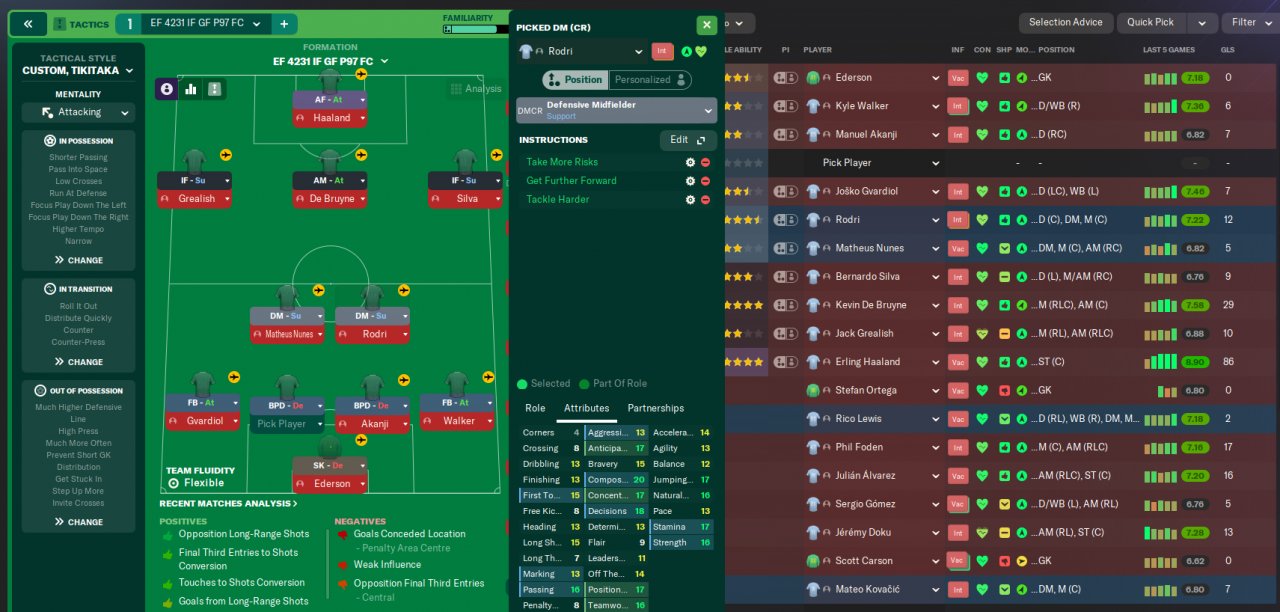The image size is (1280, 612).
Task: Close the Picked DM player panel
Action: pos(706,26)
